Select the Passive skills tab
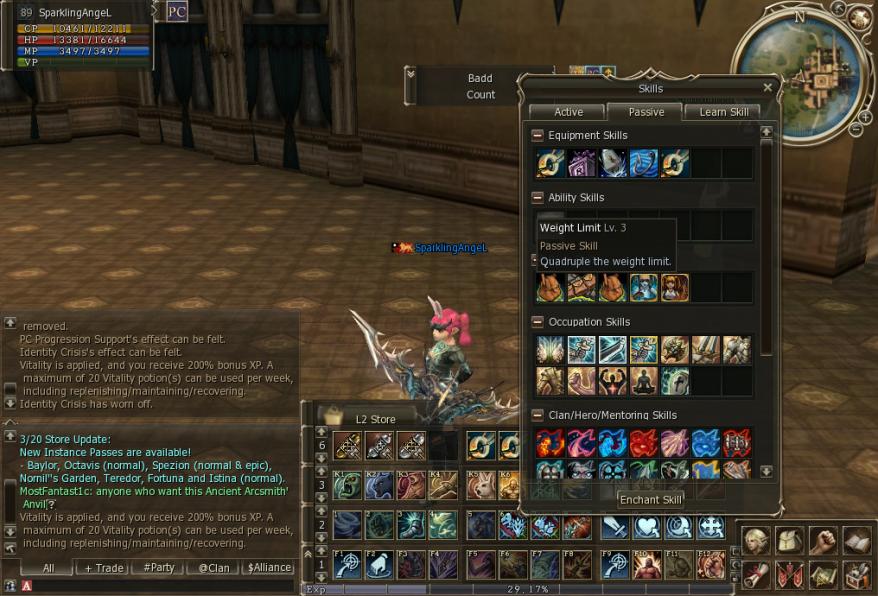 click(646, 112)
